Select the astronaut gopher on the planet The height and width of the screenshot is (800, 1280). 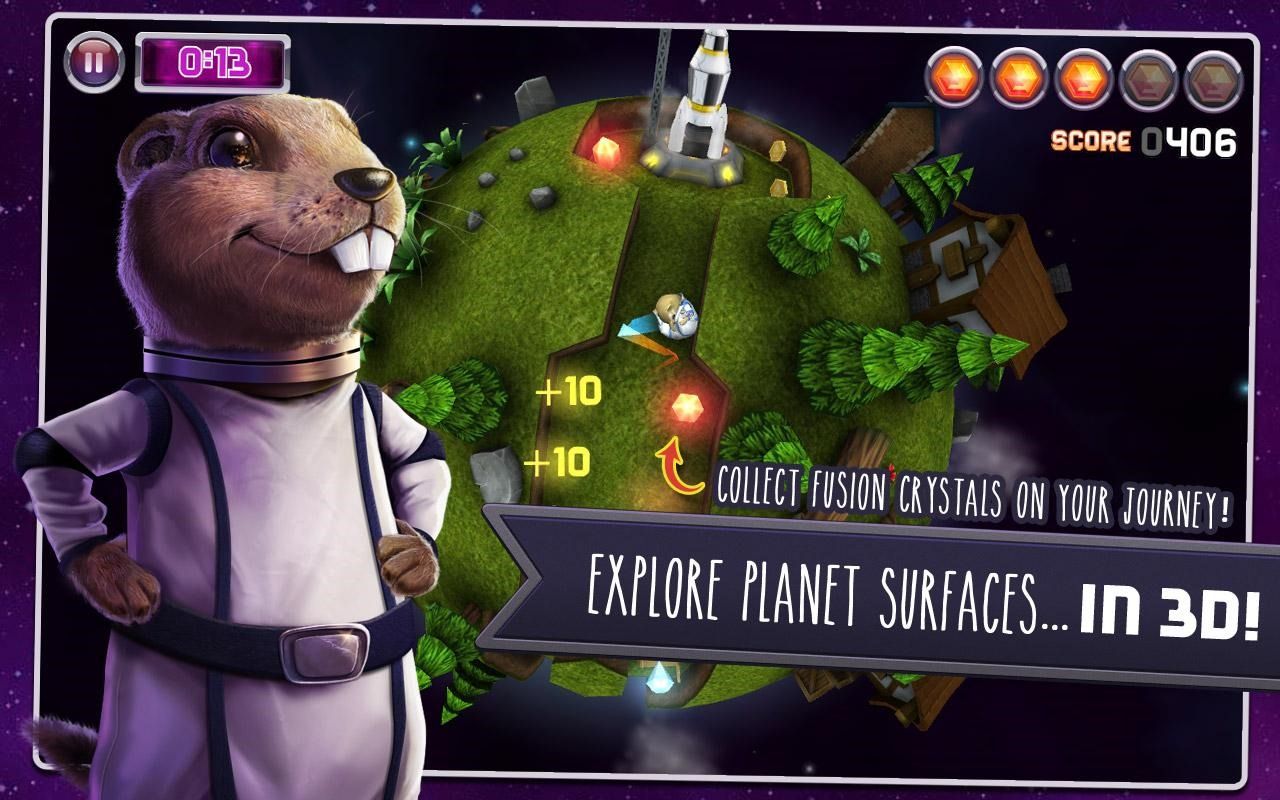tap(672, 315)
